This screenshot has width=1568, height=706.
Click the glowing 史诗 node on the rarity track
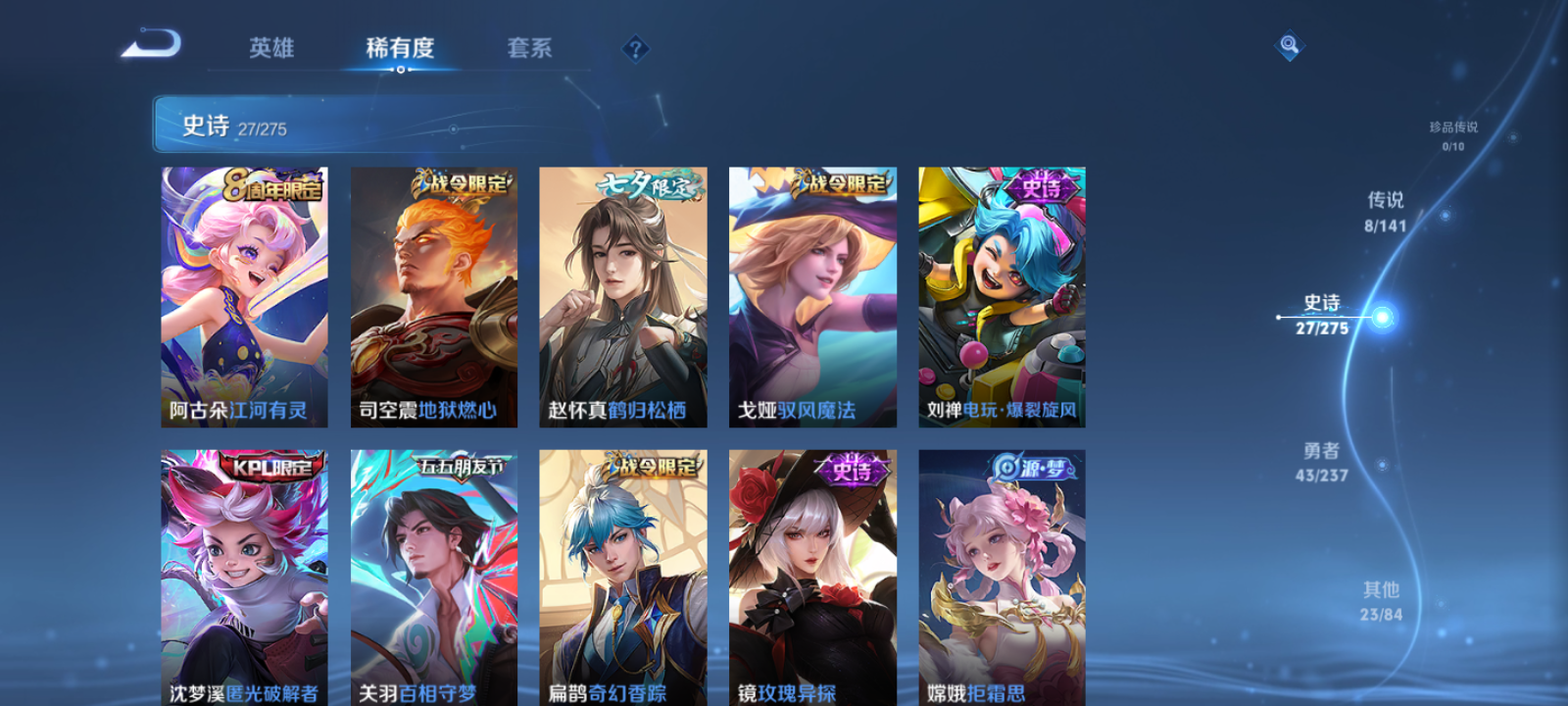[1381, 317]
